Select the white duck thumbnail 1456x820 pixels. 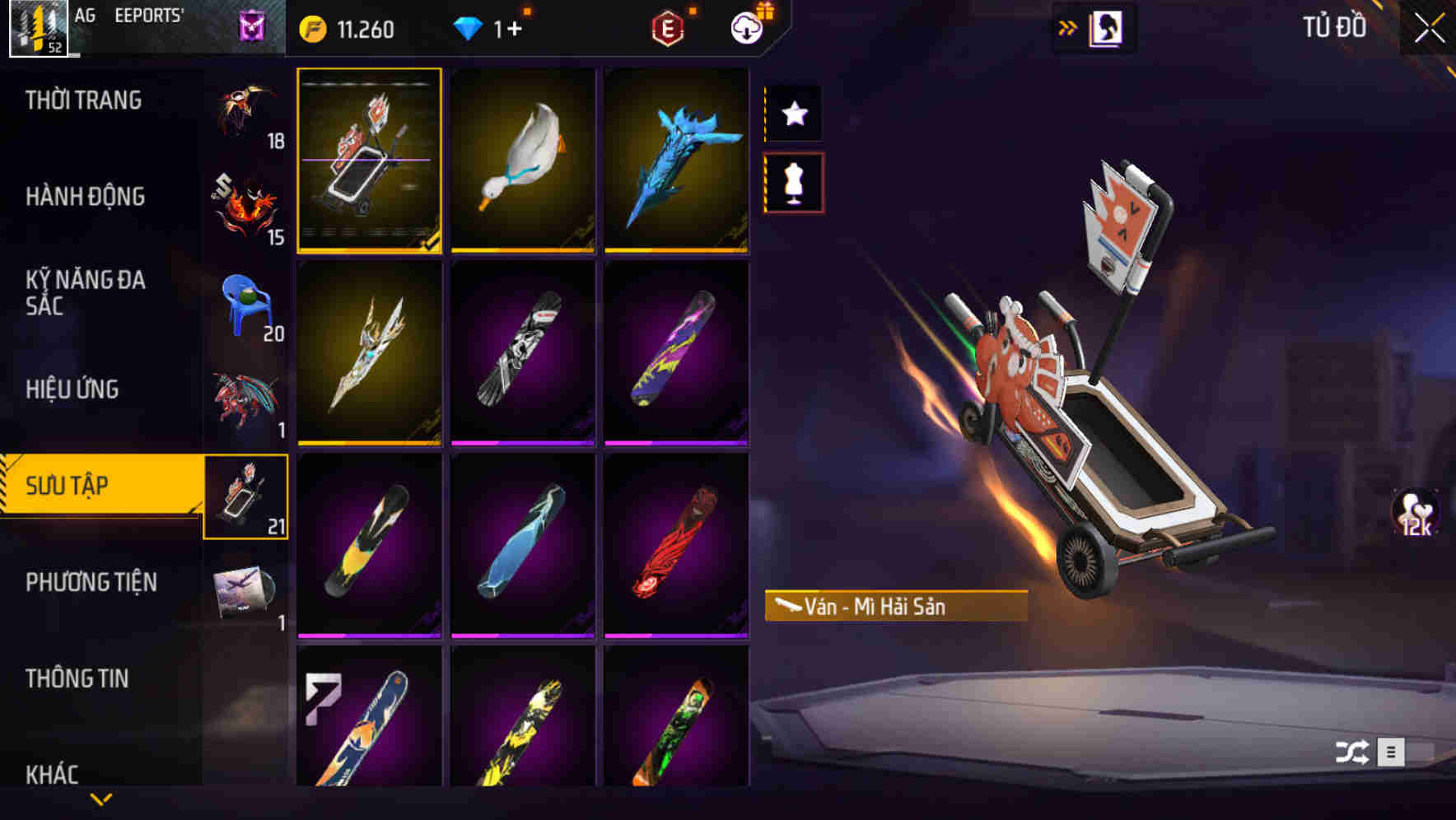(x=524, y=161)
